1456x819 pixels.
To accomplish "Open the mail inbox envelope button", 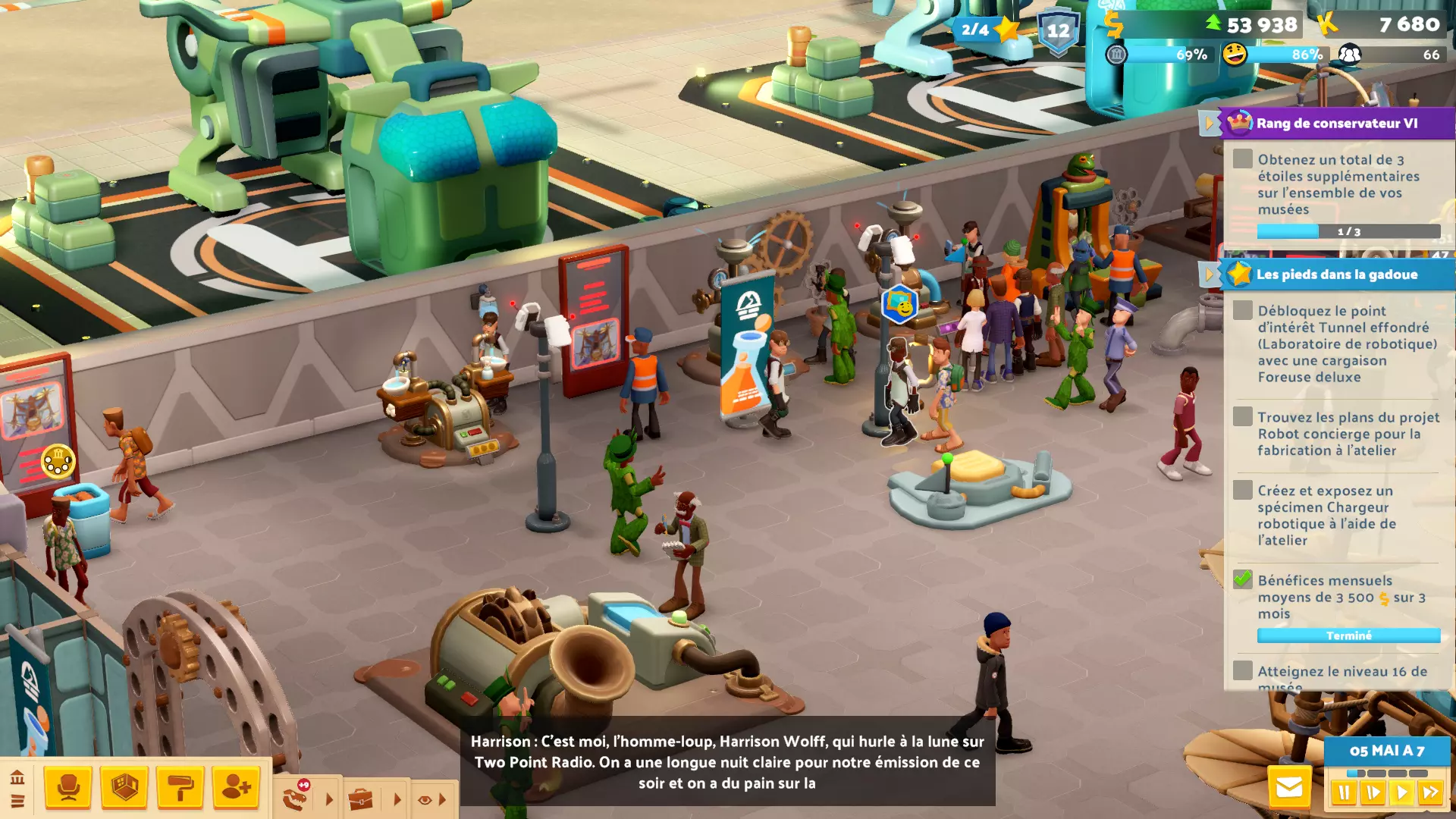I will [x=1288, y=788].
